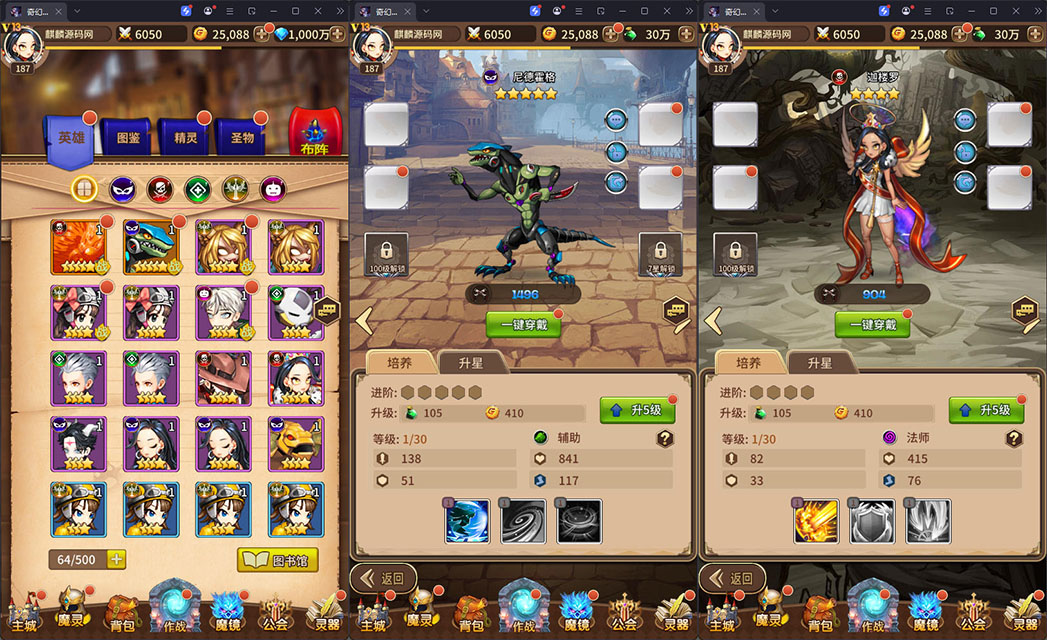The image size is (1047, 640).
Task: Select the 圣物 tab
Action: click(242, 138)
